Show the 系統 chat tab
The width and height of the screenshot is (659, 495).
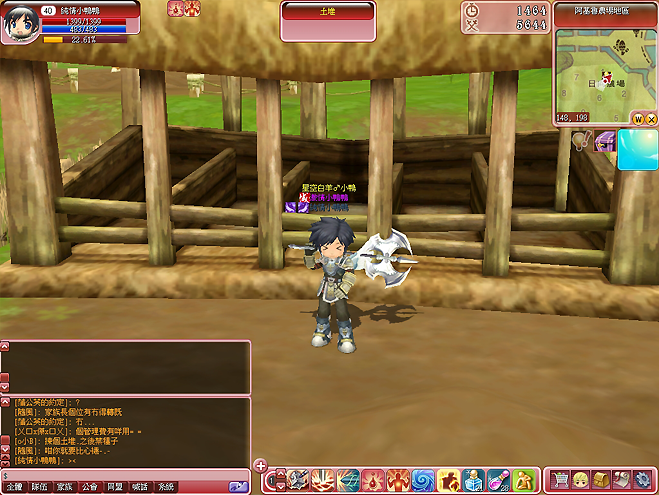(165, 486)
